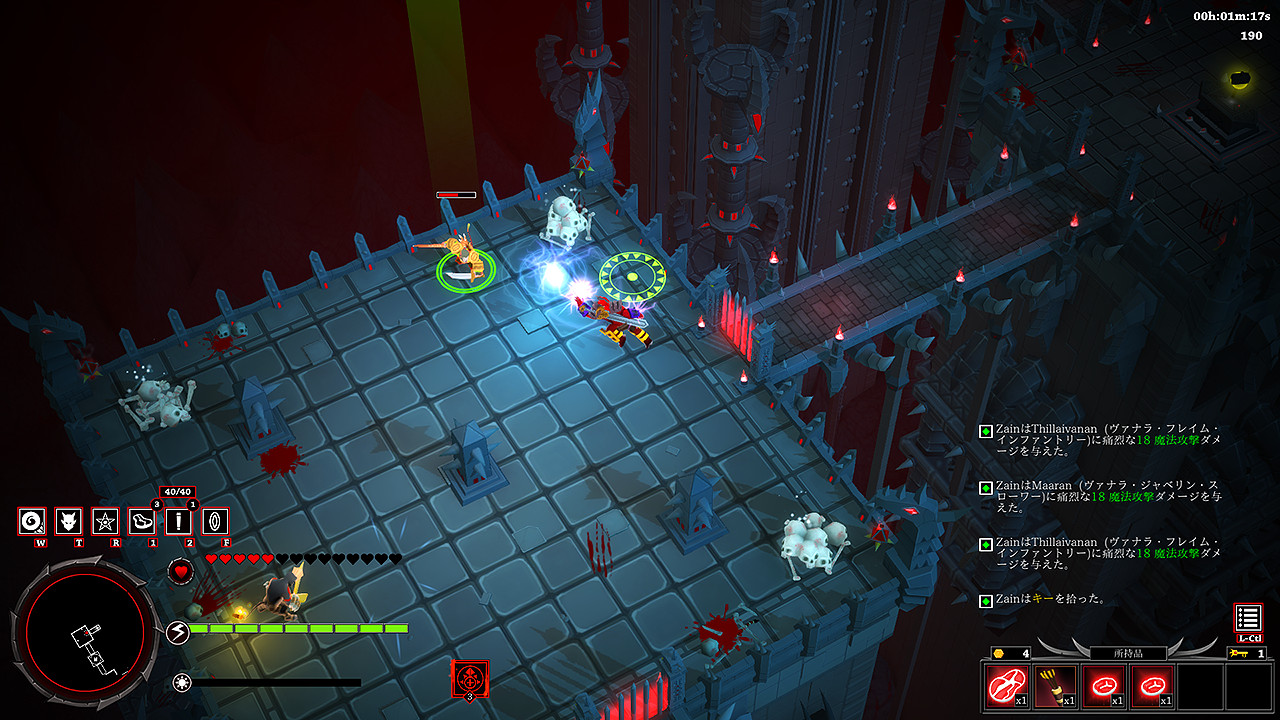Inspect the red target status effect icon
The width and height of the screenshot is (1280, 720).
469,678
